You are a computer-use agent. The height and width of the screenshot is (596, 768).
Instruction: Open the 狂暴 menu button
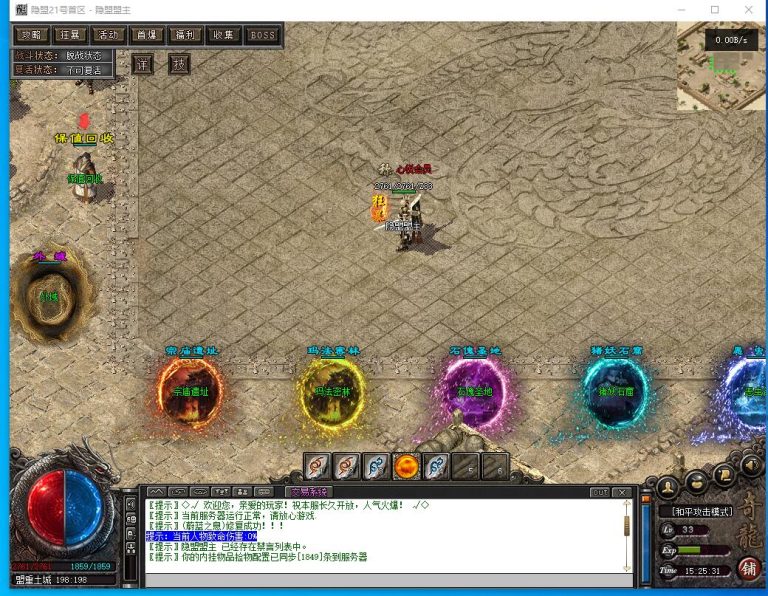click(x=71, y=35)
